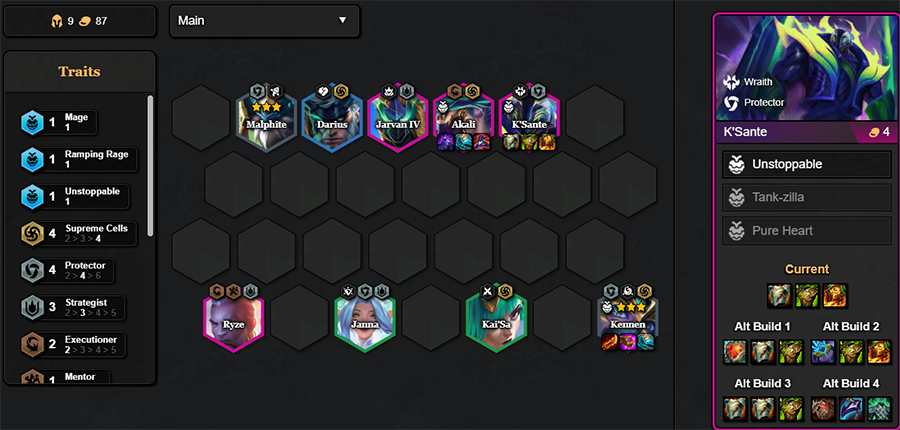Select Ryze in the back row

tap(233, 318)
